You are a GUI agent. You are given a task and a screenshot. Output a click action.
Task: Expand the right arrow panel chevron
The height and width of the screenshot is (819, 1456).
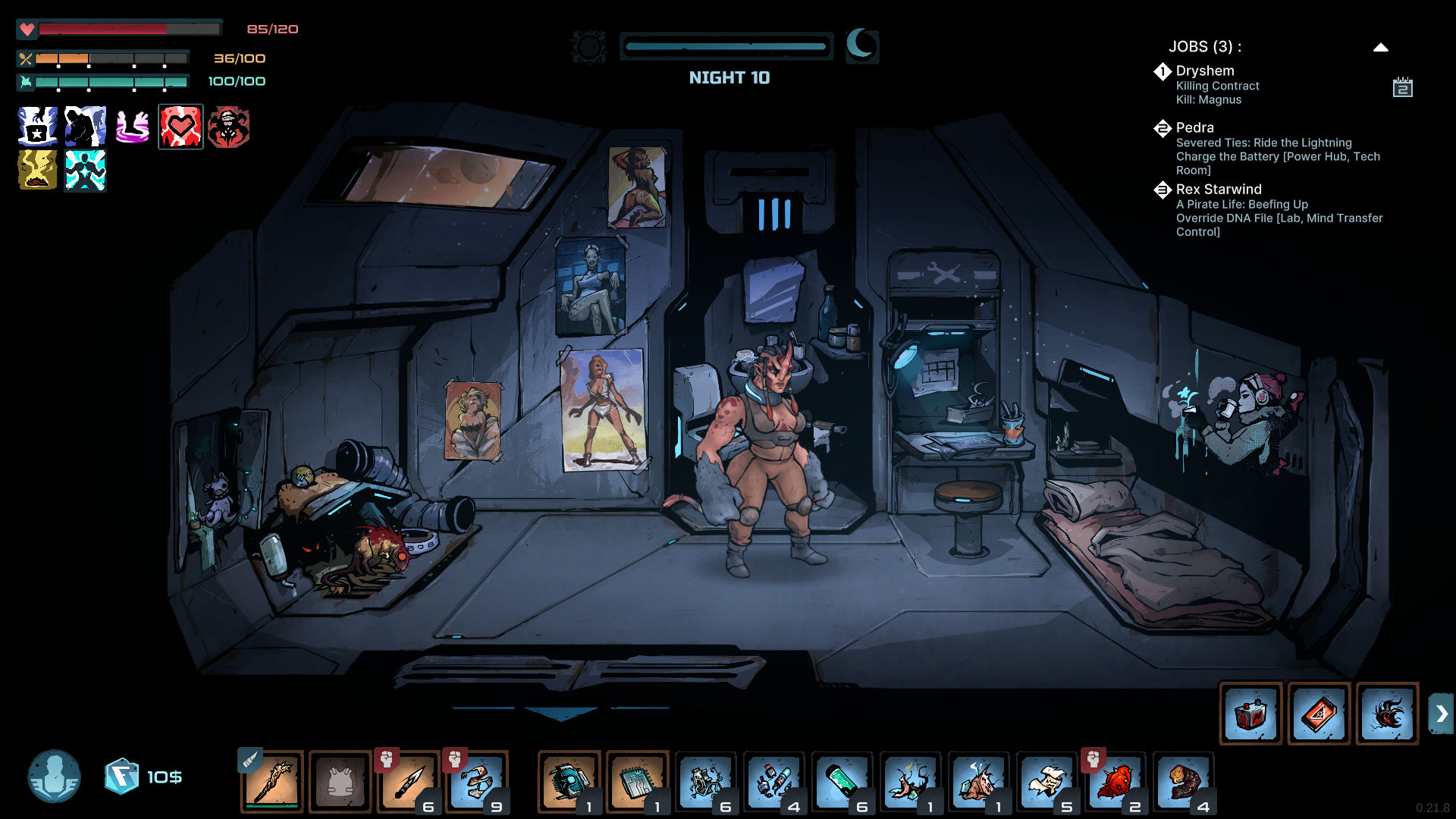click(1440, 713)
